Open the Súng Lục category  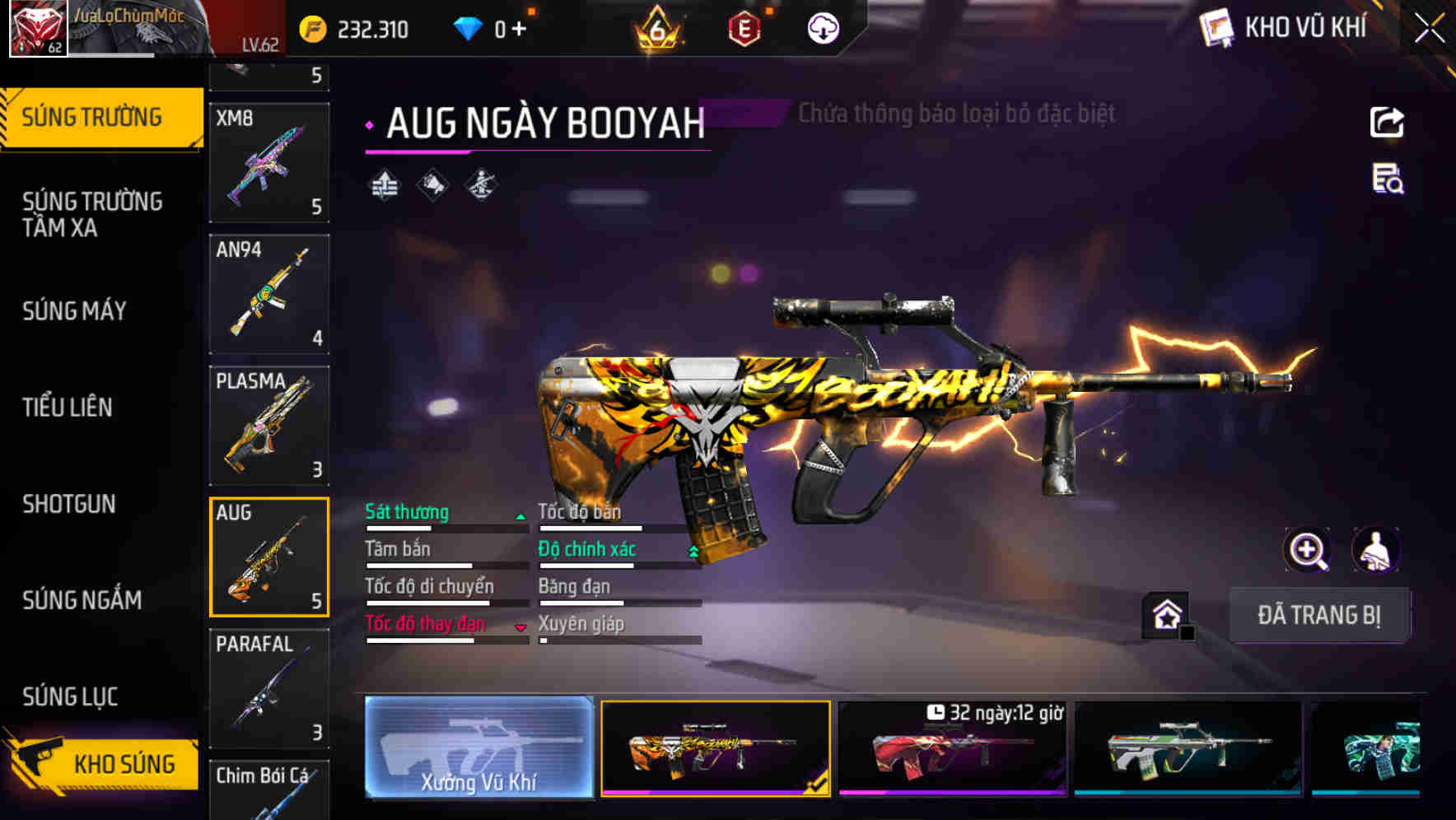(x=70, y=697)
